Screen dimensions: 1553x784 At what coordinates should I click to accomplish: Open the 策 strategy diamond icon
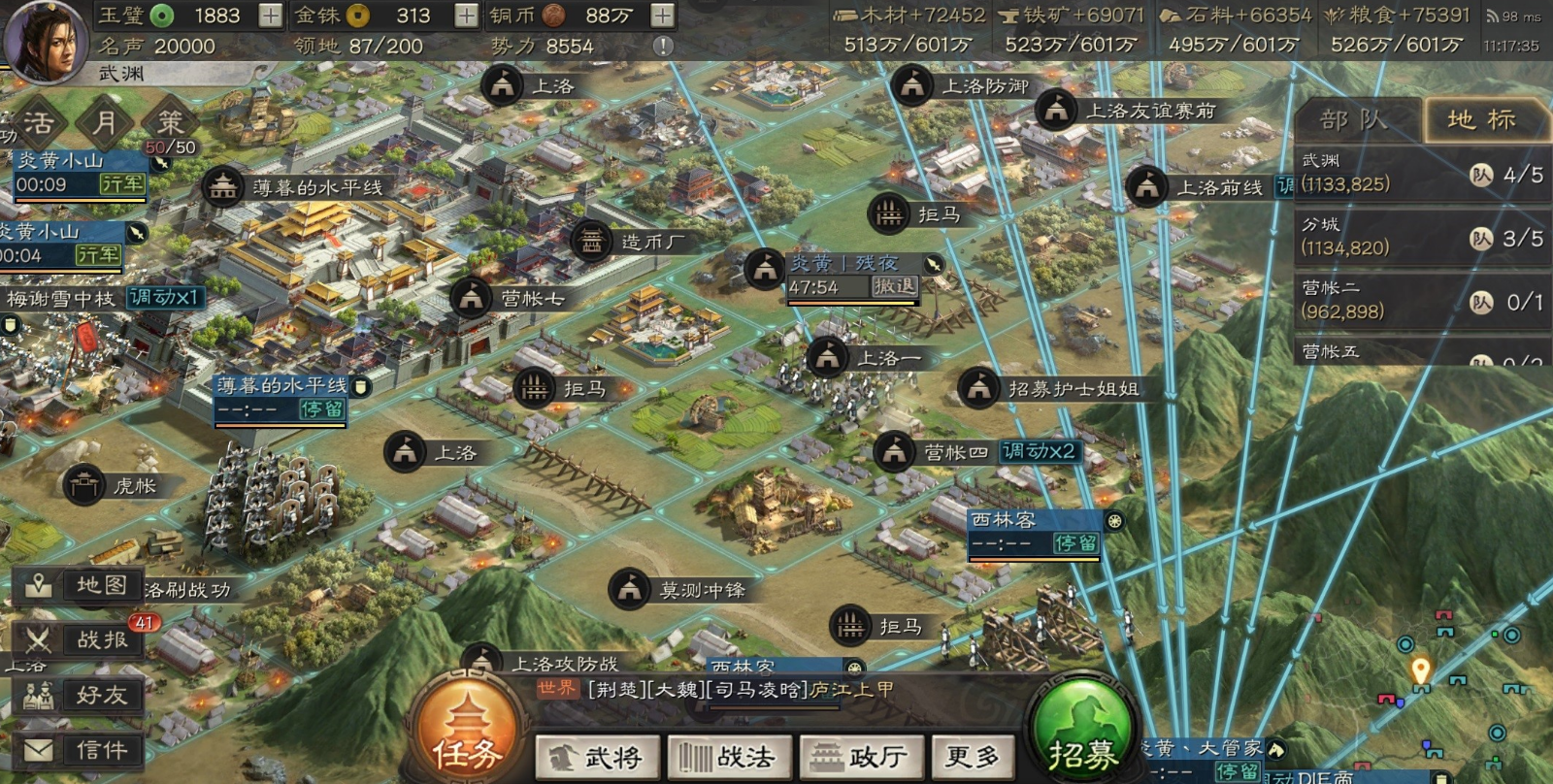[x=171, y=122]
